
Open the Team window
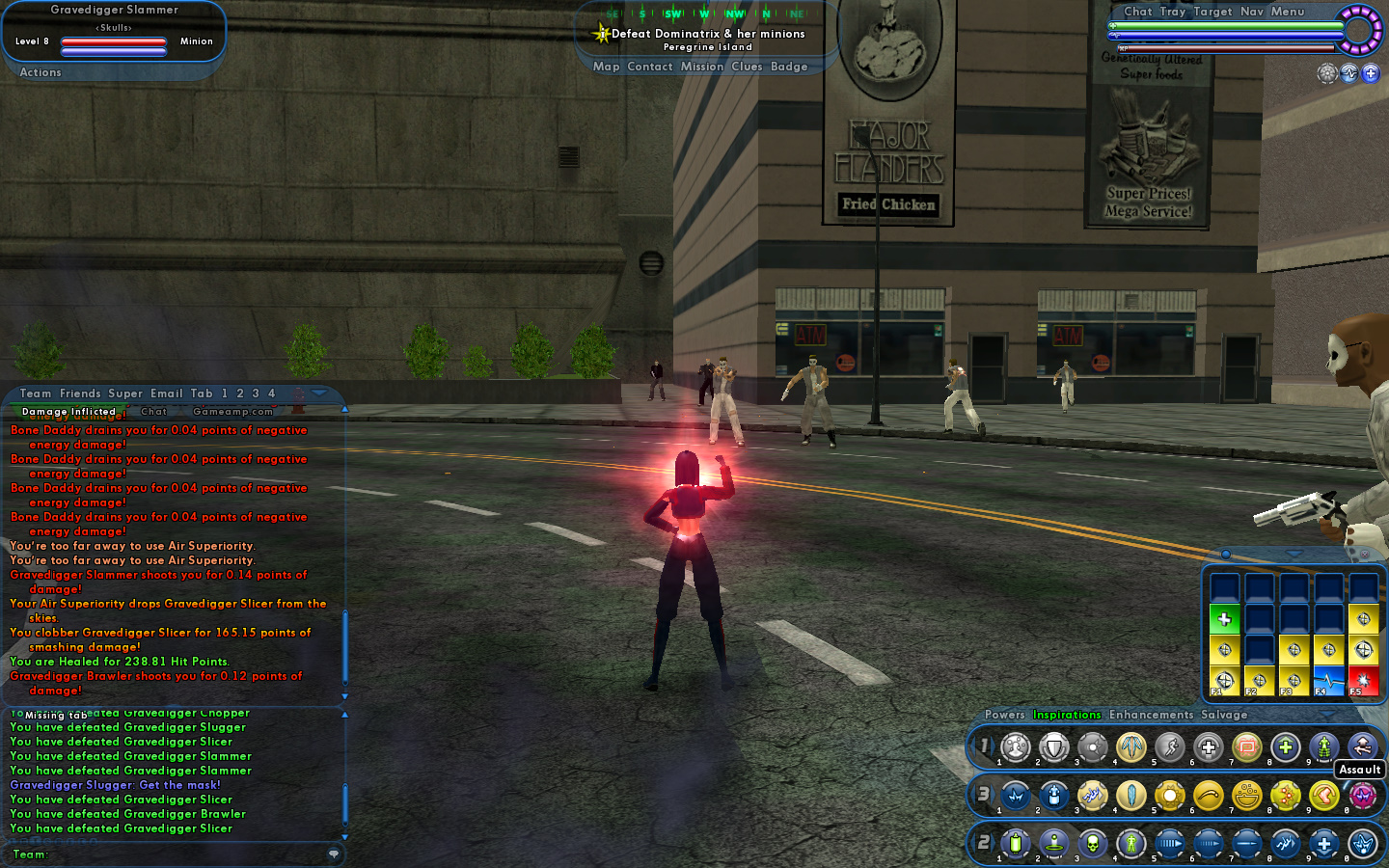click(36, 393)
